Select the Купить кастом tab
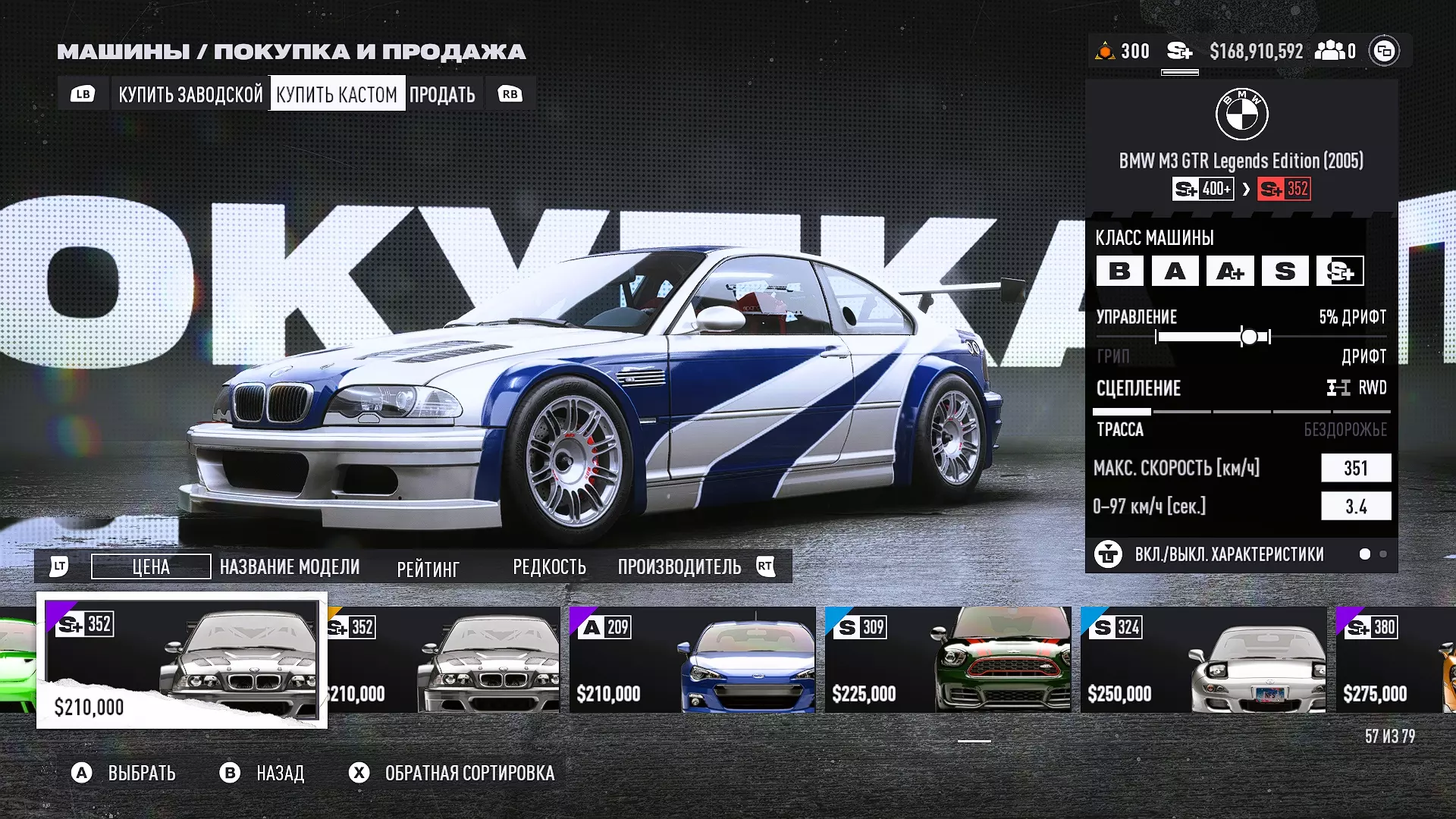This screenshot has width=1456, height=819. (x=337, y=94)
